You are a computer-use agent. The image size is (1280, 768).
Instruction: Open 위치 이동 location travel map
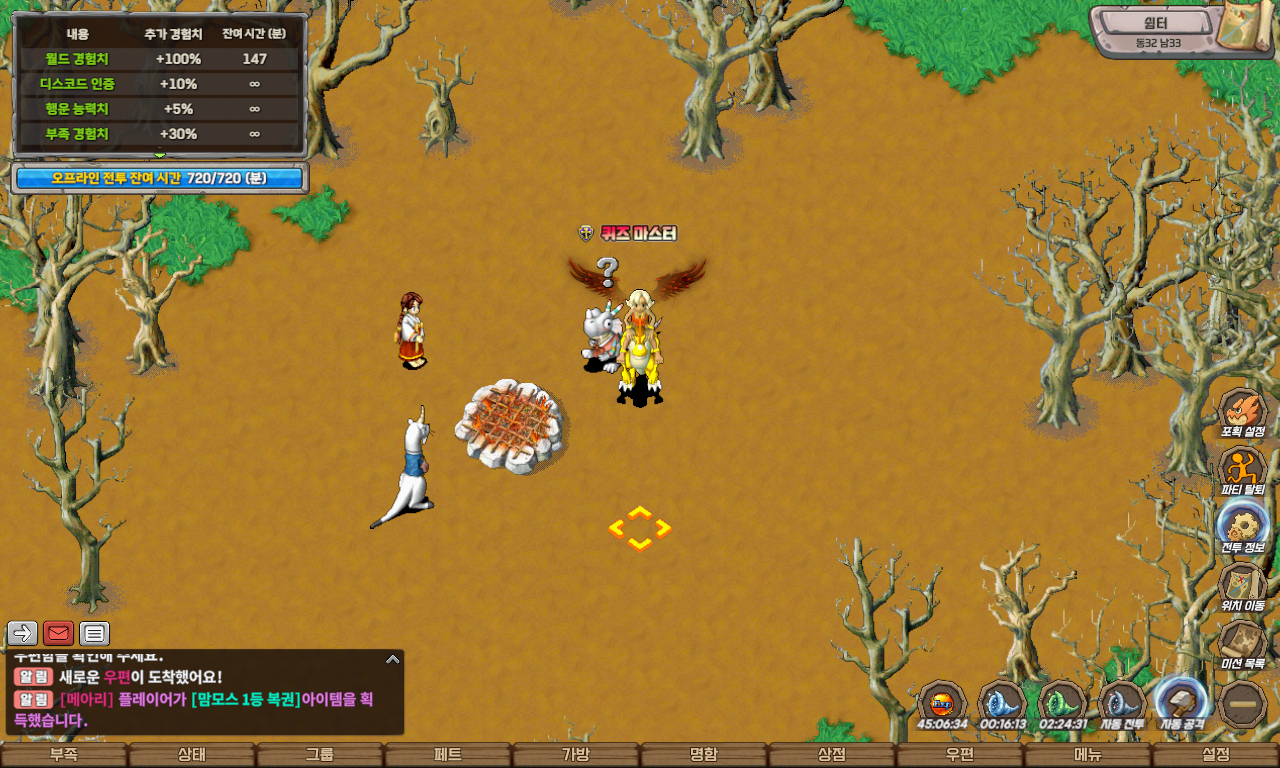[1243, 586]
